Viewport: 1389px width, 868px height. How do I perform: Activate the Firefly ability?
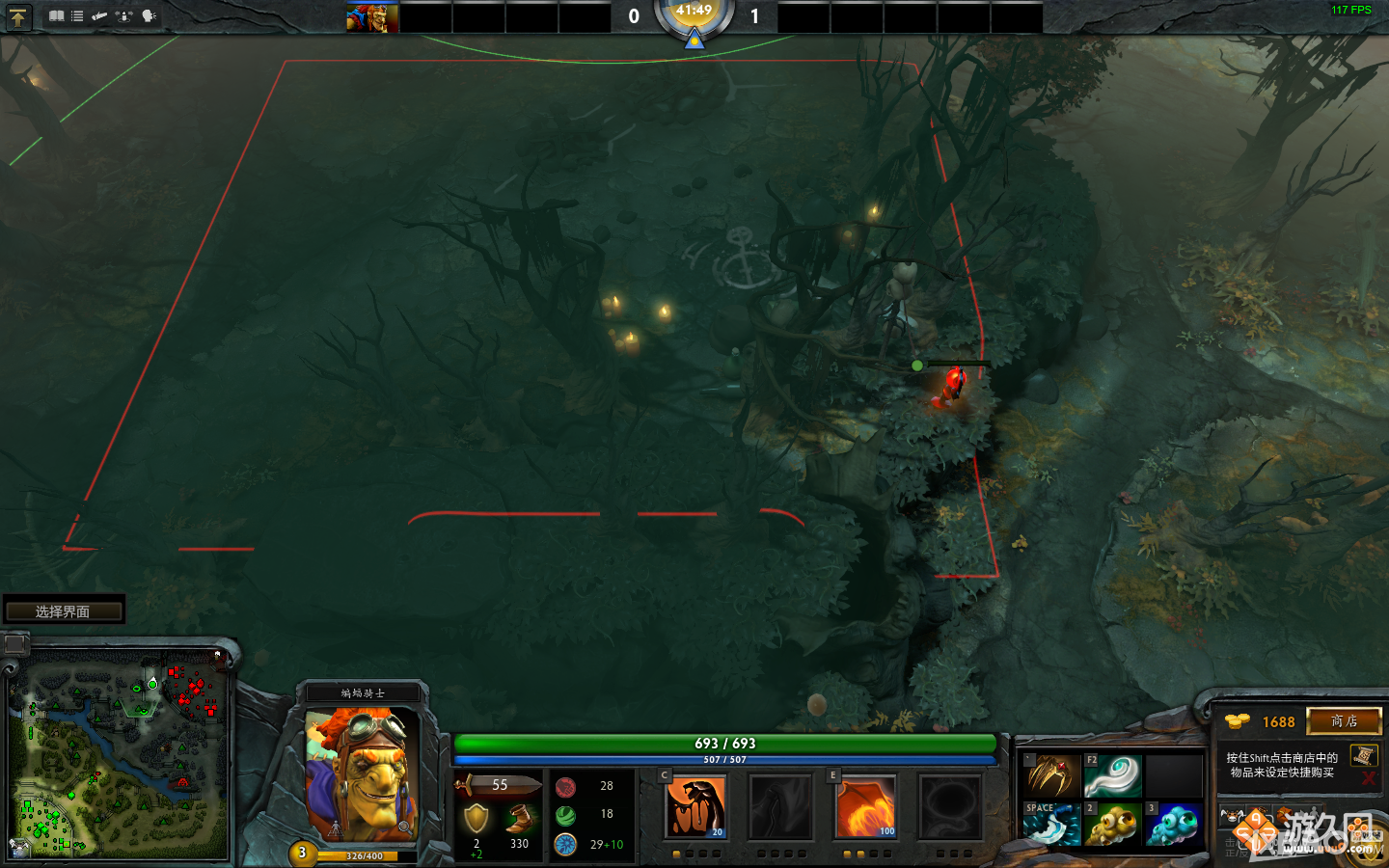point(865,807)
